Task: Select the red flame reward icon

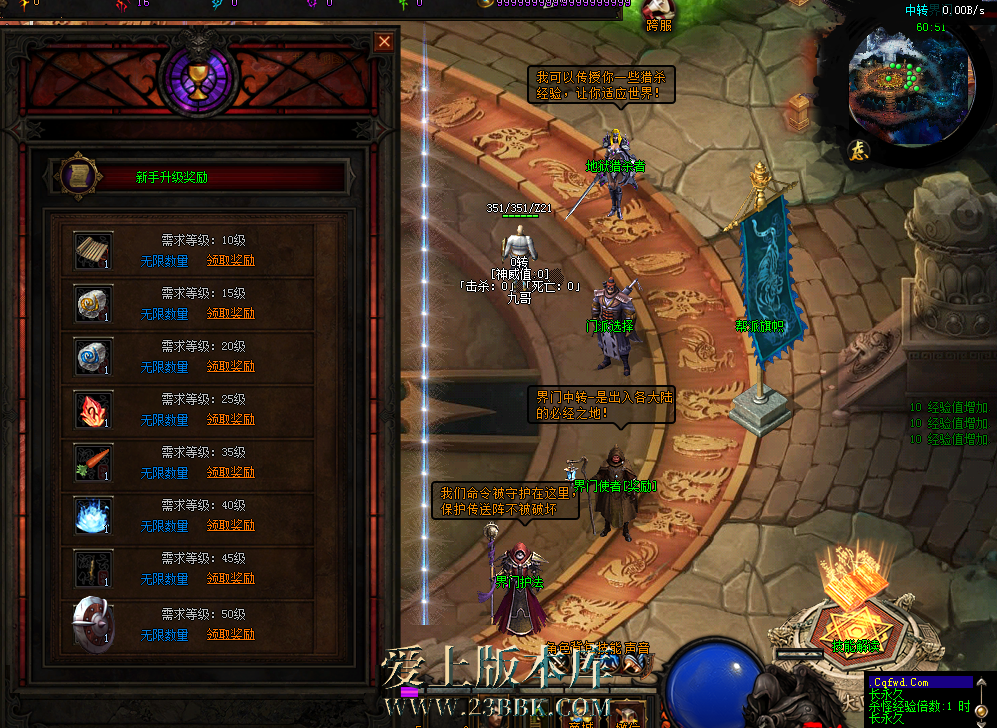Action: 93,410
